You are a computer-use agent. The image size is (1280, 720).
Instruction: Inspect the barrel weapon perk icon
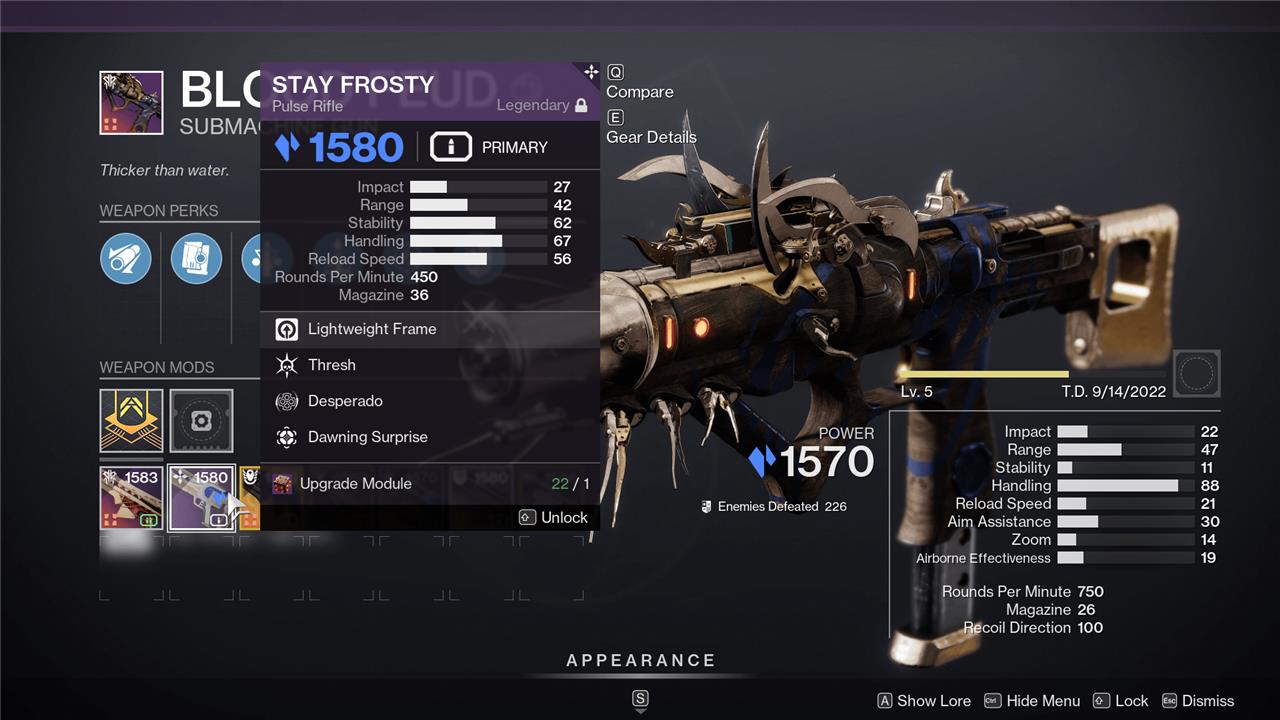126,259
